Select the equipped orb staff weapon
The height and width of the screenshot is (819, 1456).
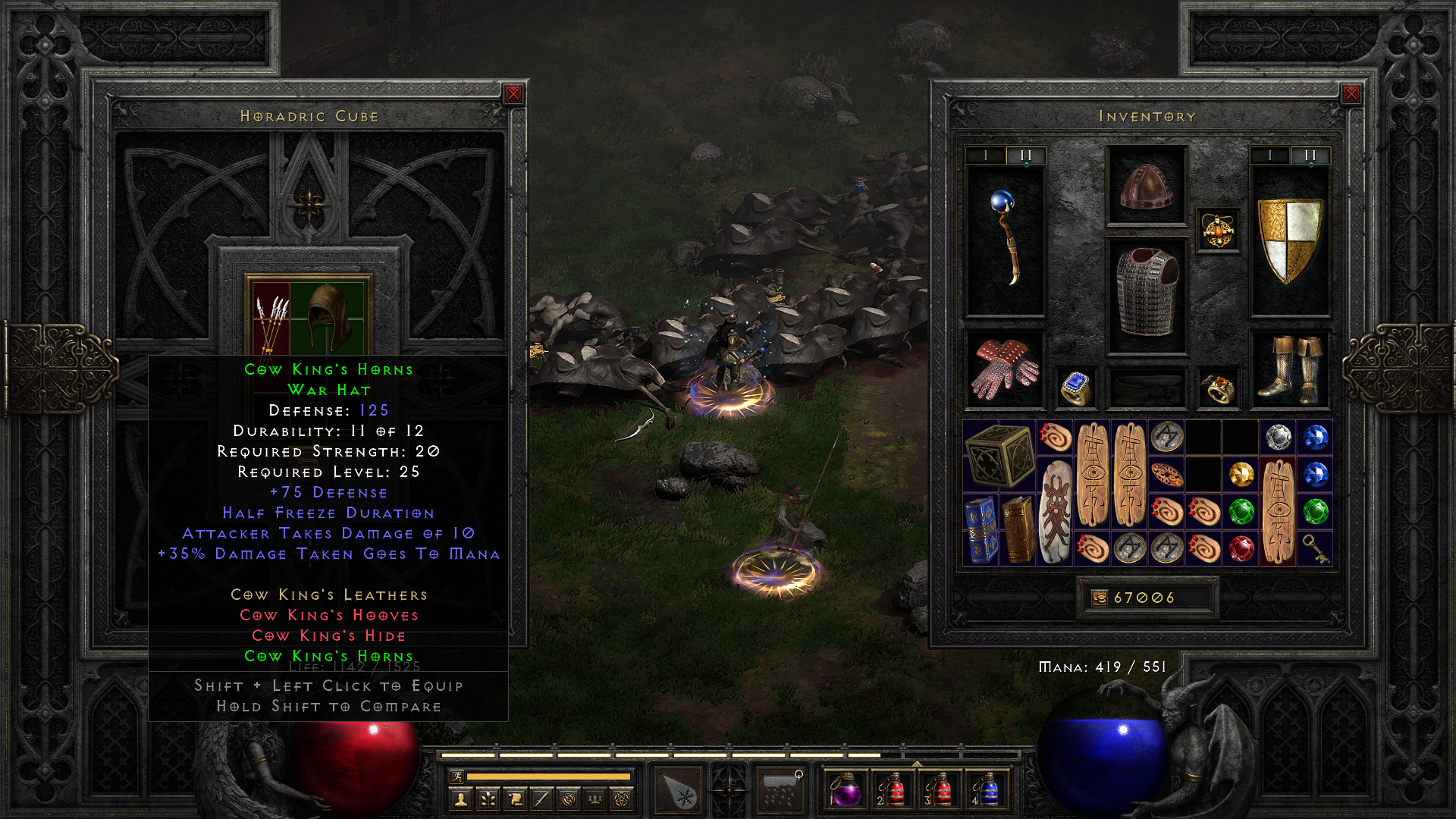tap(1006, 239)
